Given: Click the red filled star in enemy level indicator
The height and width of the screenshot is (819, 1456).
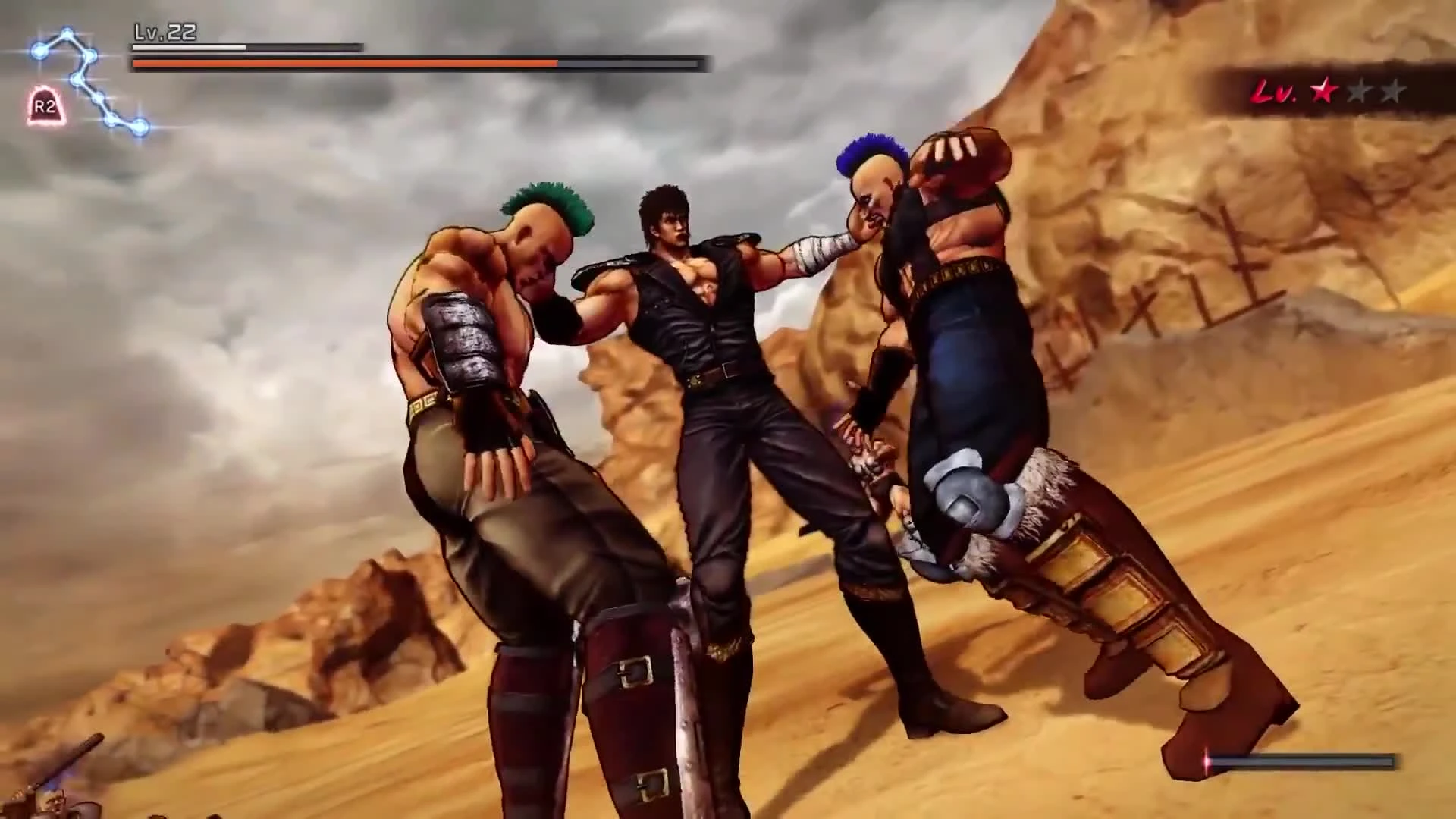Looking at the screenshot, I should pos(1323,90).
